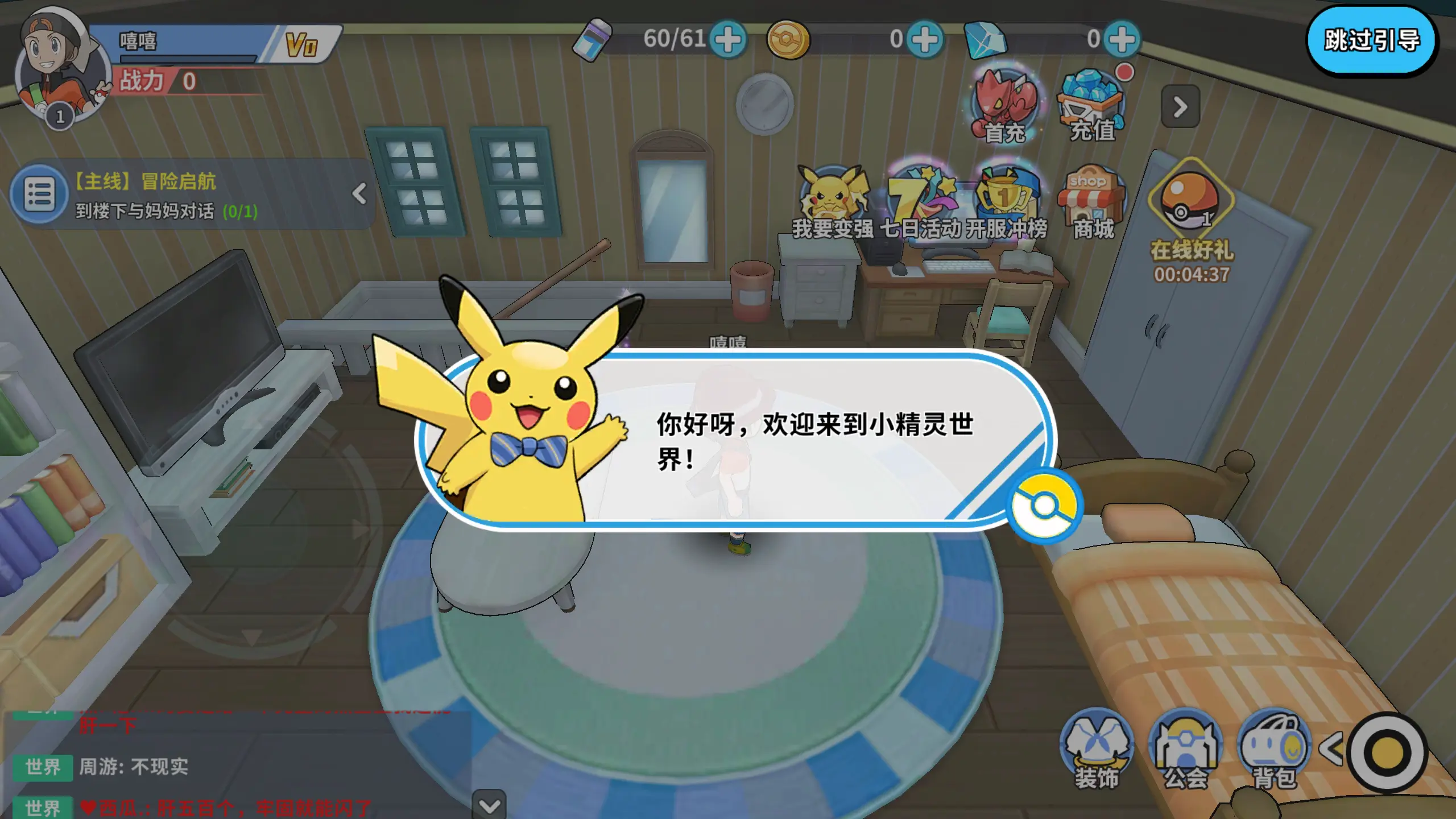
Task: Collapse the quest tracker panel
Action: click(x=358, y=195)
